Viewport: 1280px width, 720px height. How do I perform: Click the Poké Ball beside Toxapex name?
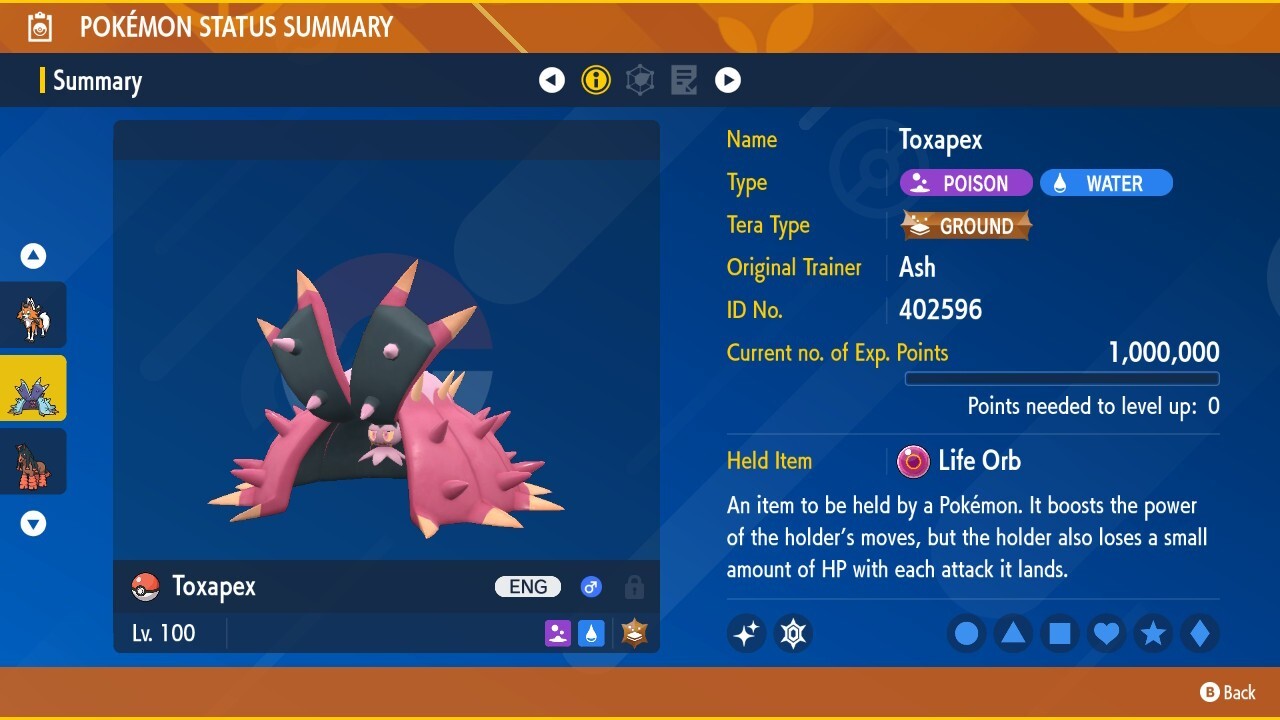[x=145, y=586]
